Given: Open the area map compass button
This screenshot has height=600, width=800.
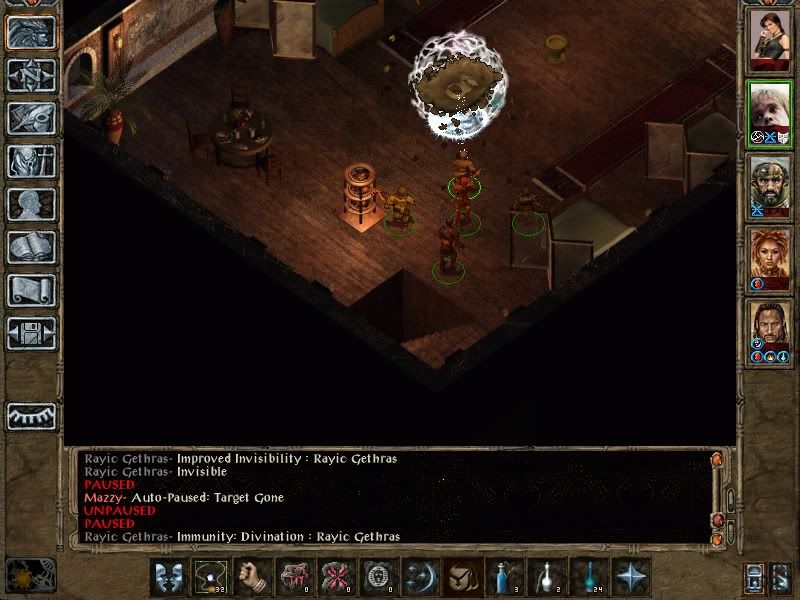Looking at the screenshot, I should [31, 76].
